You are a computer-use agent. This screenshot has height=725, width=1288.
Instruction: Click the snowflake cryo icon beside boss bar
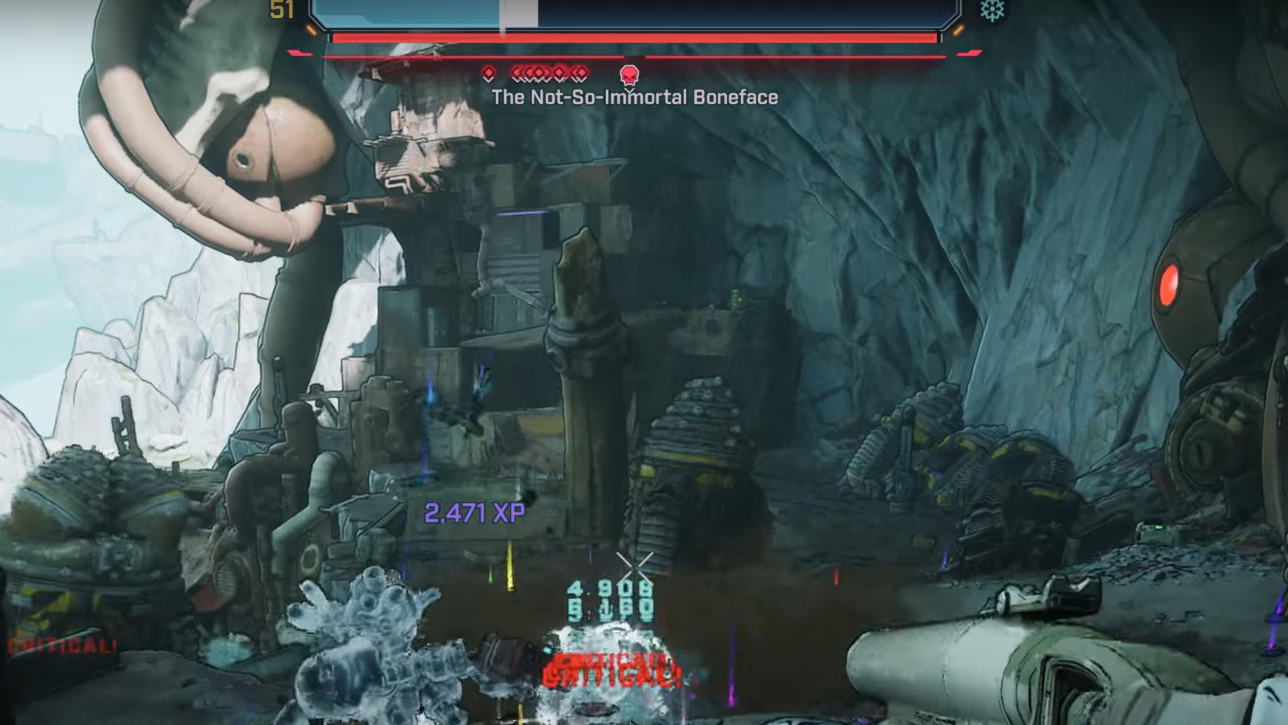pyautogui.click(x=993, y=10)
